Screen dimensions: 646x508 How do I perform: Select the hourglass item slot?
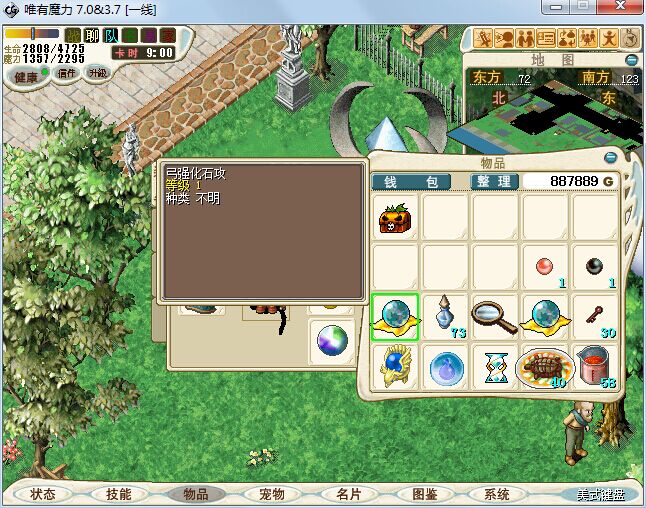click(x=495, y=367)
